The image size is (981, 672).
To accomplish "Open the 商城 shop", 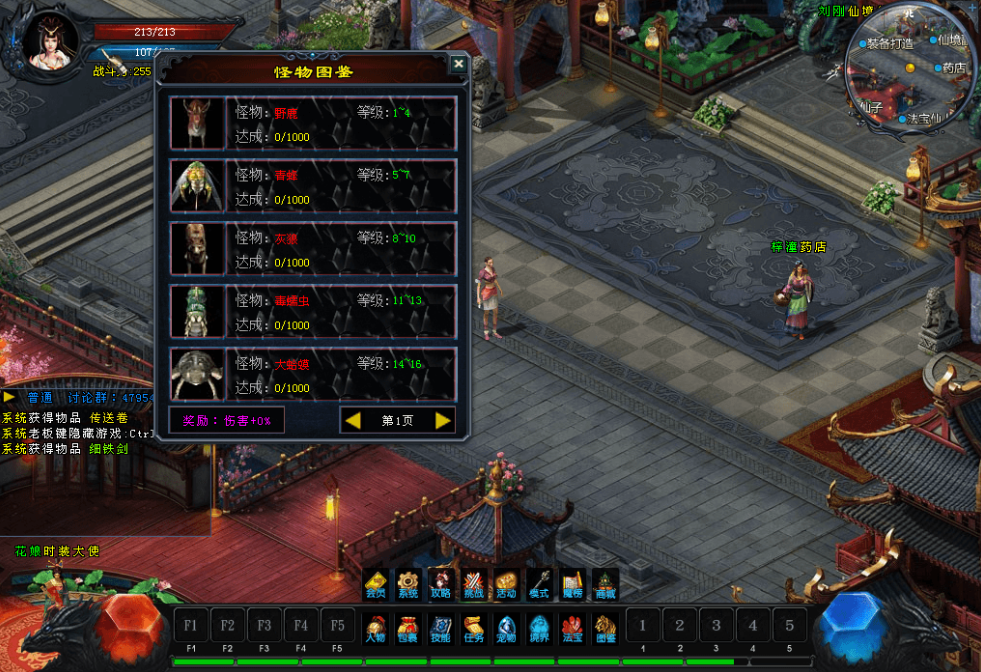I will coord(605,585).
